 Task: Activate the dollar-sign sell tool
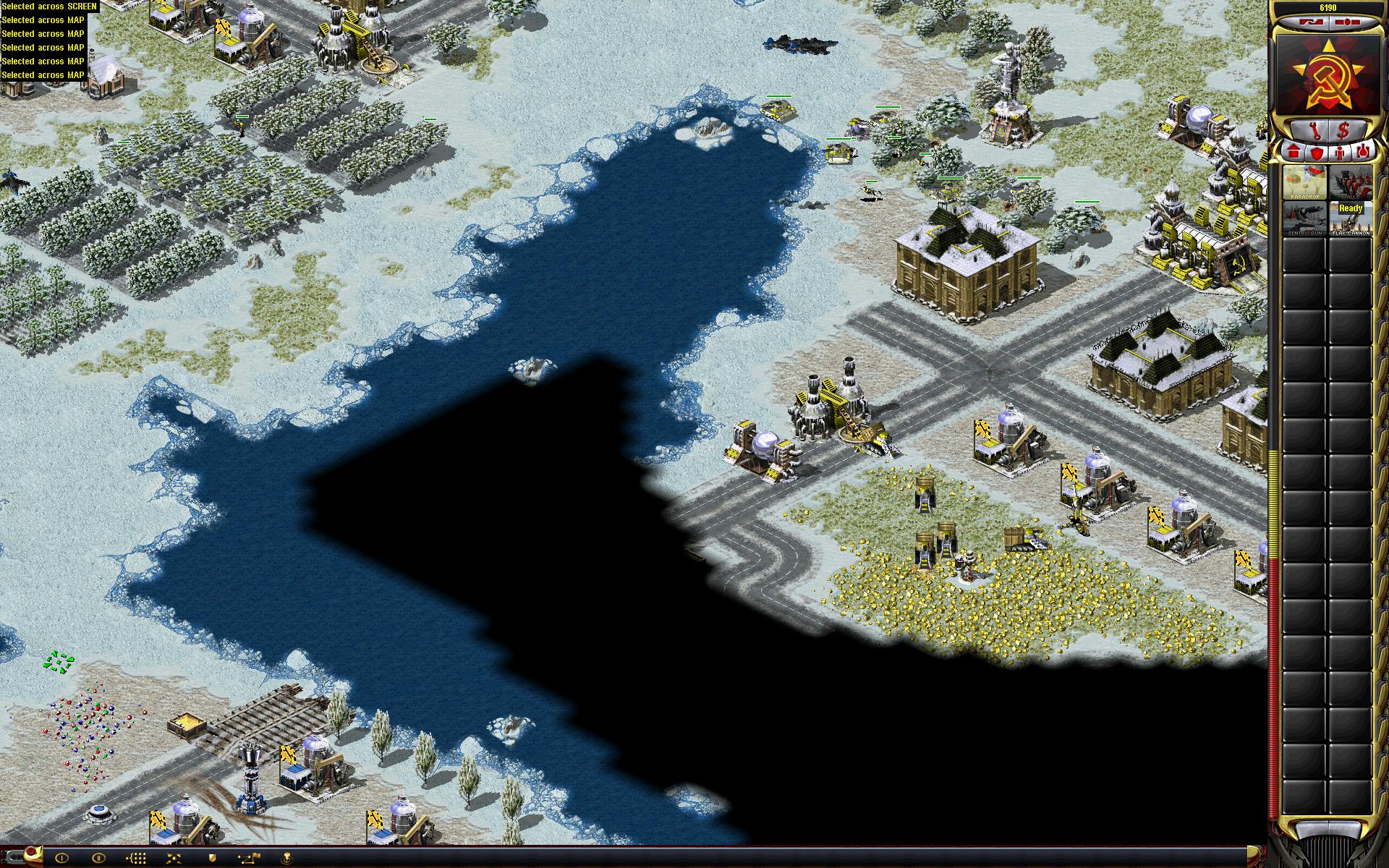[1344, 130]
